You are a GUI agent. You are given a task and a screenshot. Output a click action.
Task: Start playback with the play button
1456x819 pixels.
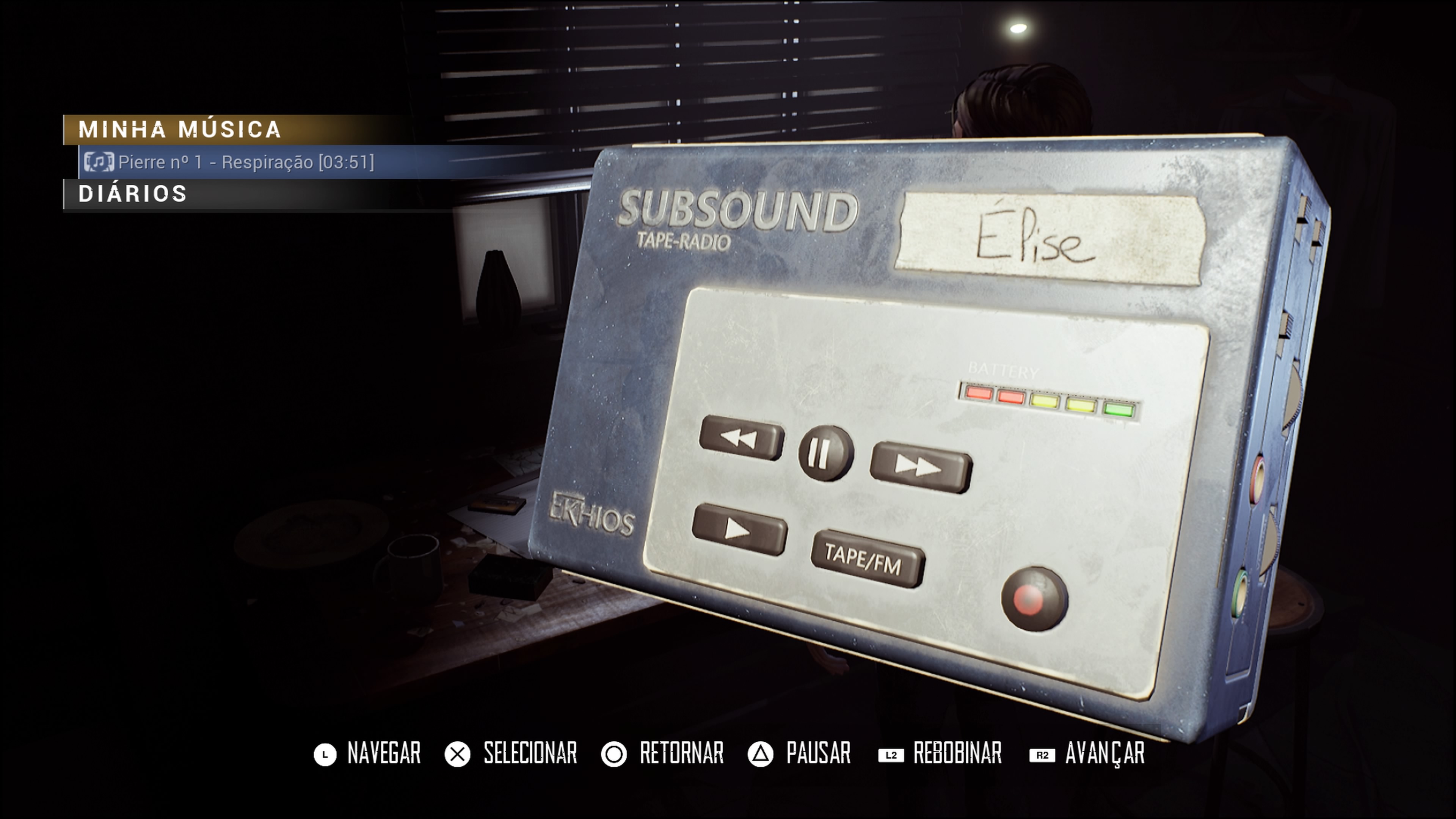[x=739, y=530]
